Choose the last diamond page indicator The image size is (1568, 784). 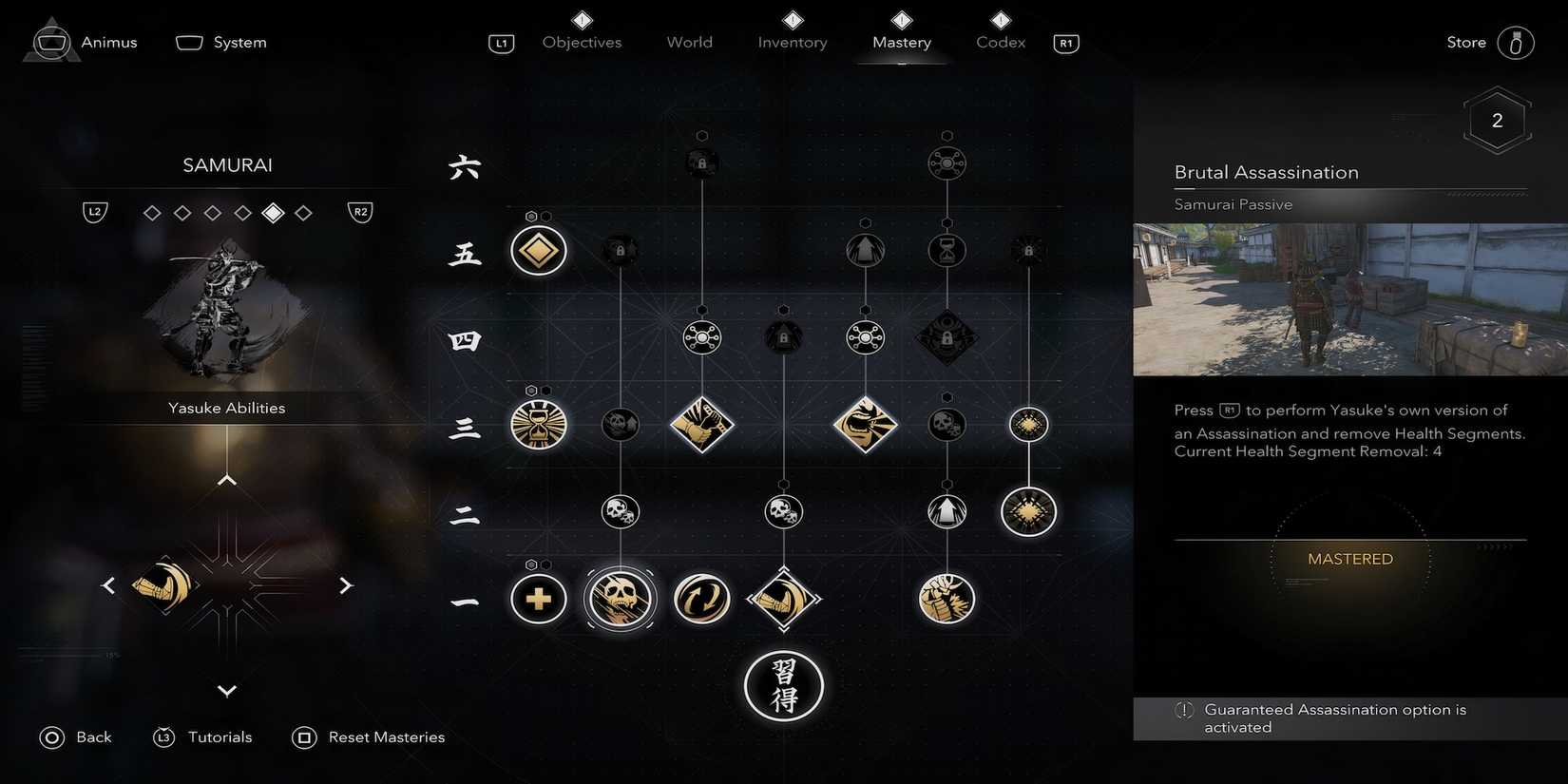(304, 212)
